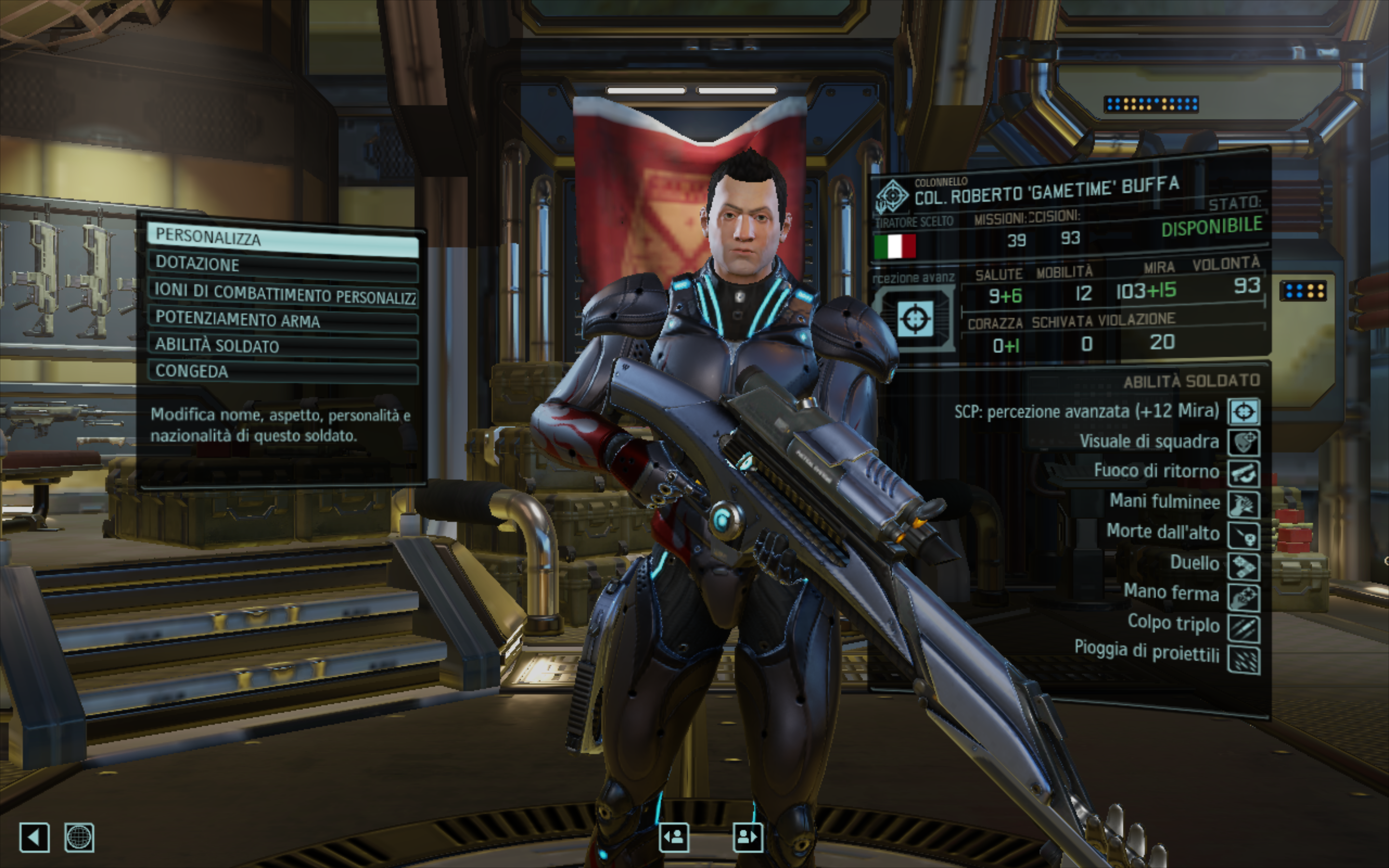
Task: Switch to the previous soldier
Action: coord(674,837)
